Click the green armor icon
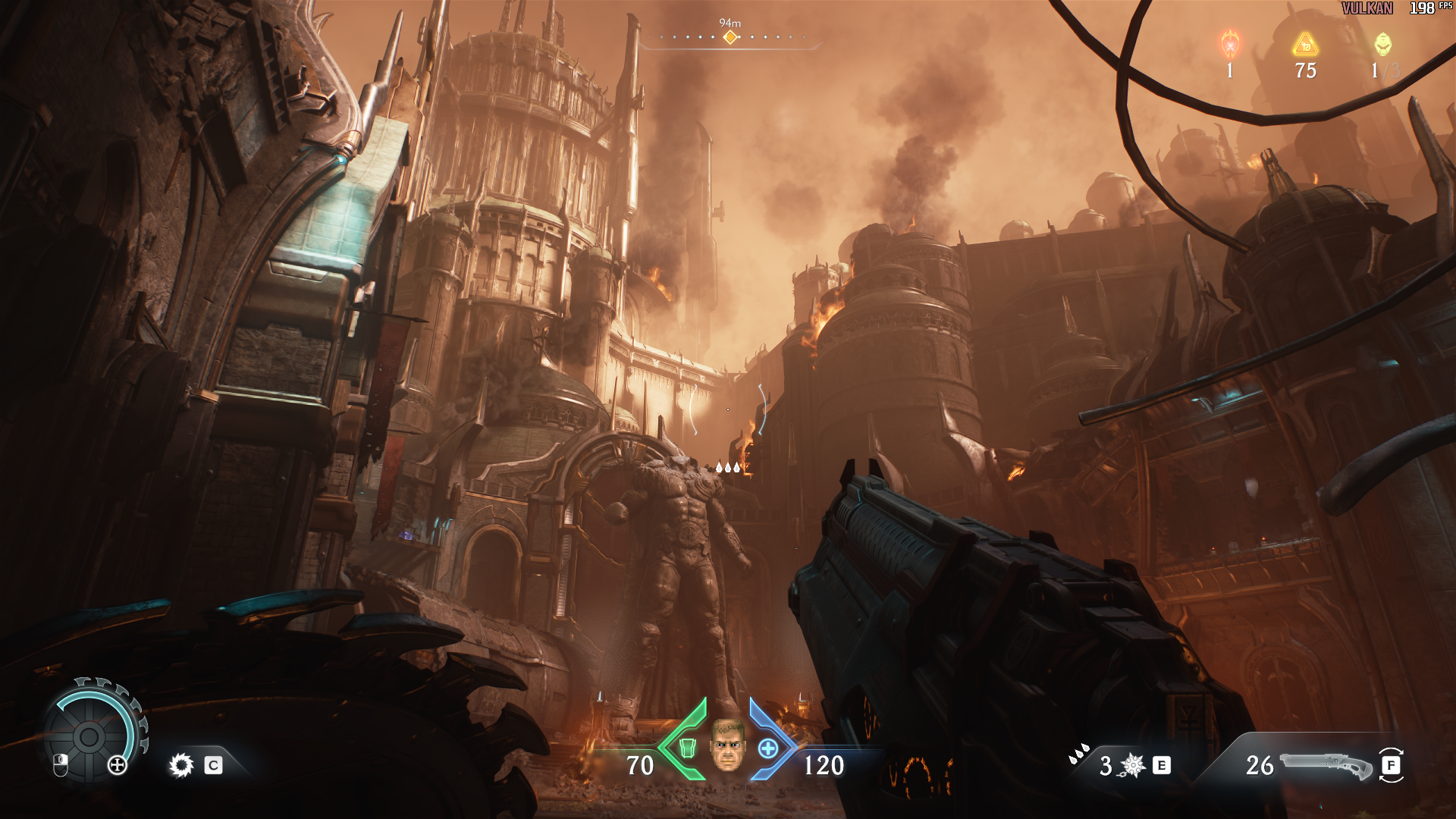This screenshot has height=819, width=1456. (687, 748)
